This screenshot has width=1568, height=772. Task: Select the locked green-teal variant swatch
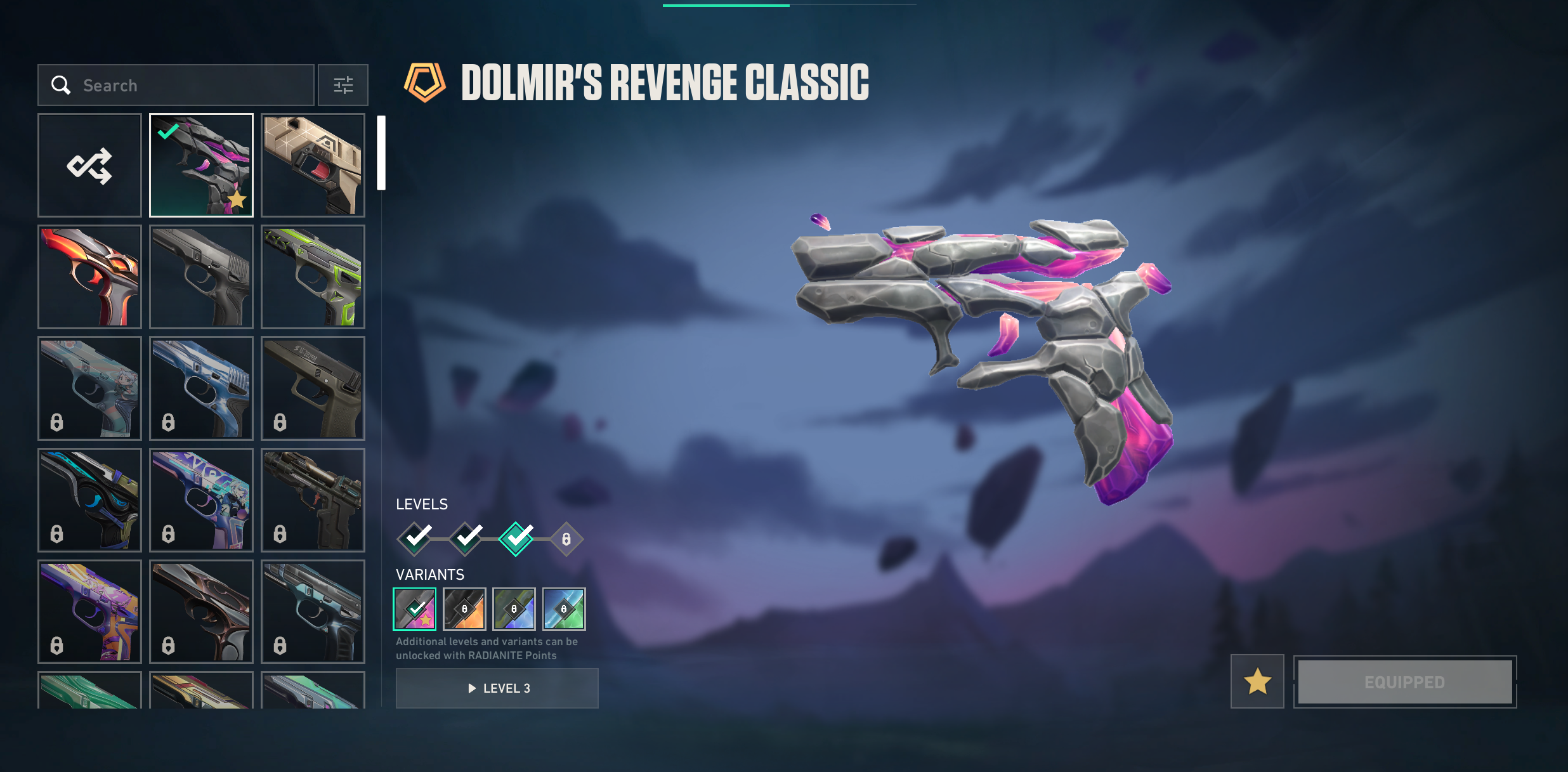point(564,609)
